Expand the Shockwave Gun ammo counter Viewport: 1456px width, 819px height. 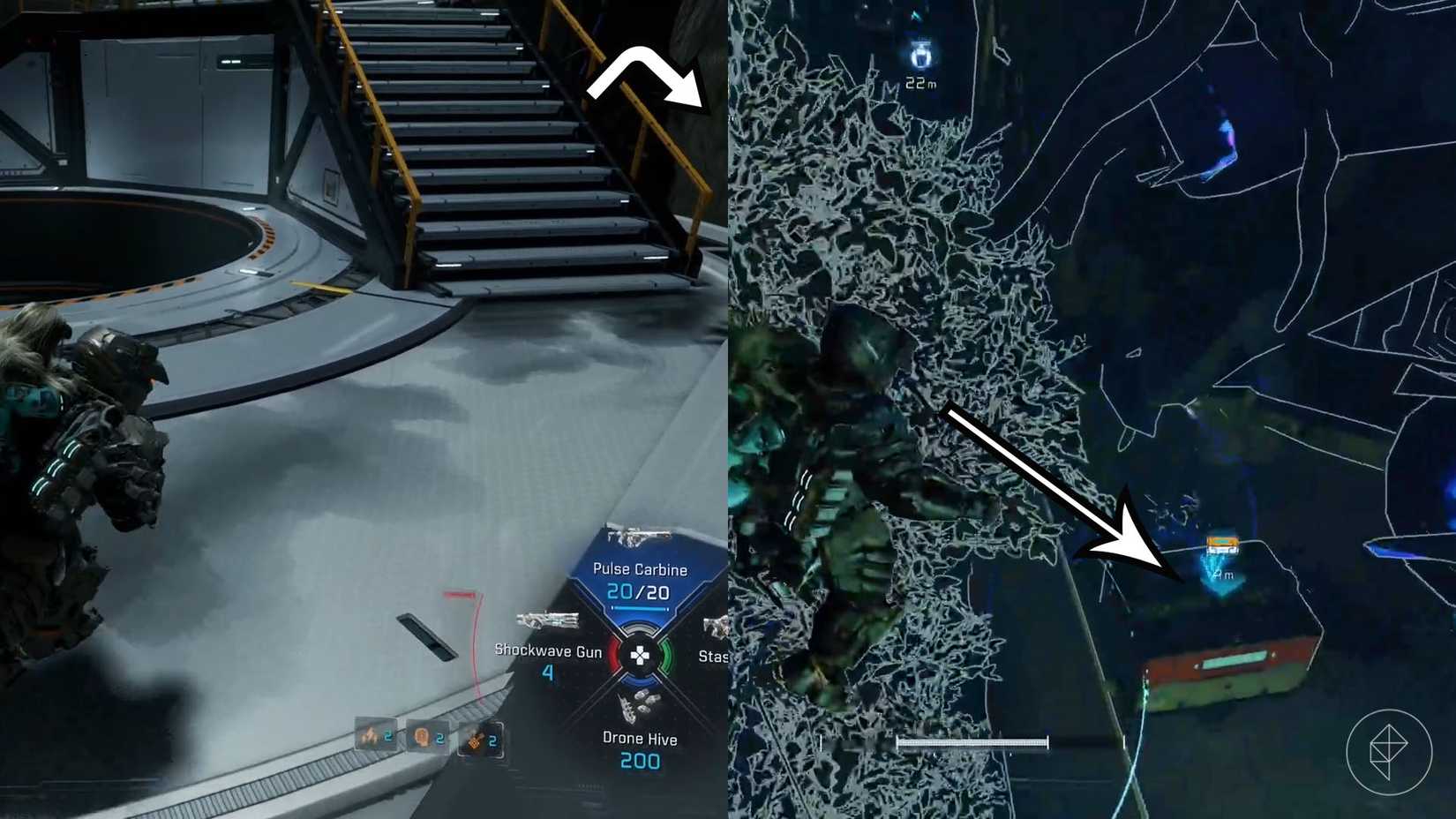548,672
